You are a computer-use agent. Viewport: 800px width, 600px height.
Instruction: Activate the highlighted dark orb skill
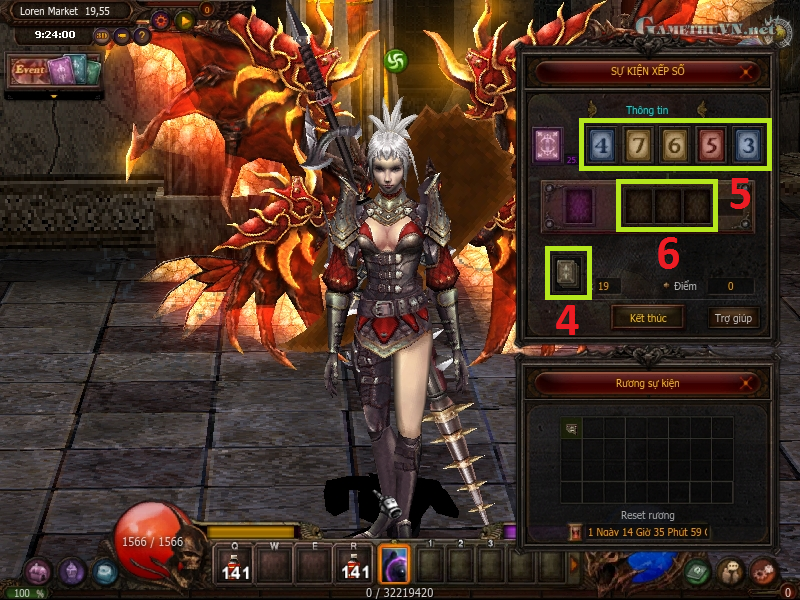[395, 565]
